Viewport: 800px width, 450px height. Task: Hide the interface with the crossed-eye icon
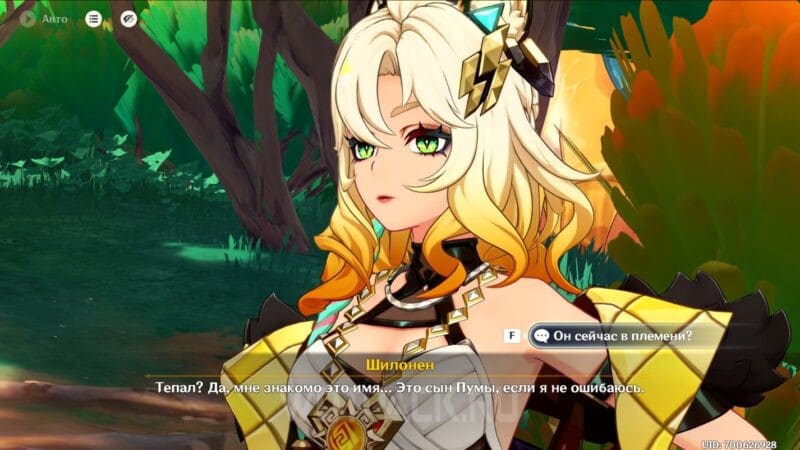tap(128, 18)
